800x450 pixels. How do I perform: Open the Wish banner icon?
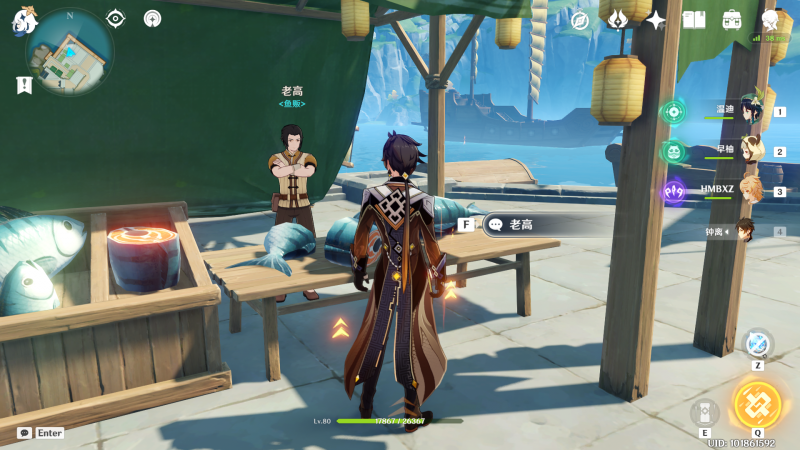(x=618, y=20)
